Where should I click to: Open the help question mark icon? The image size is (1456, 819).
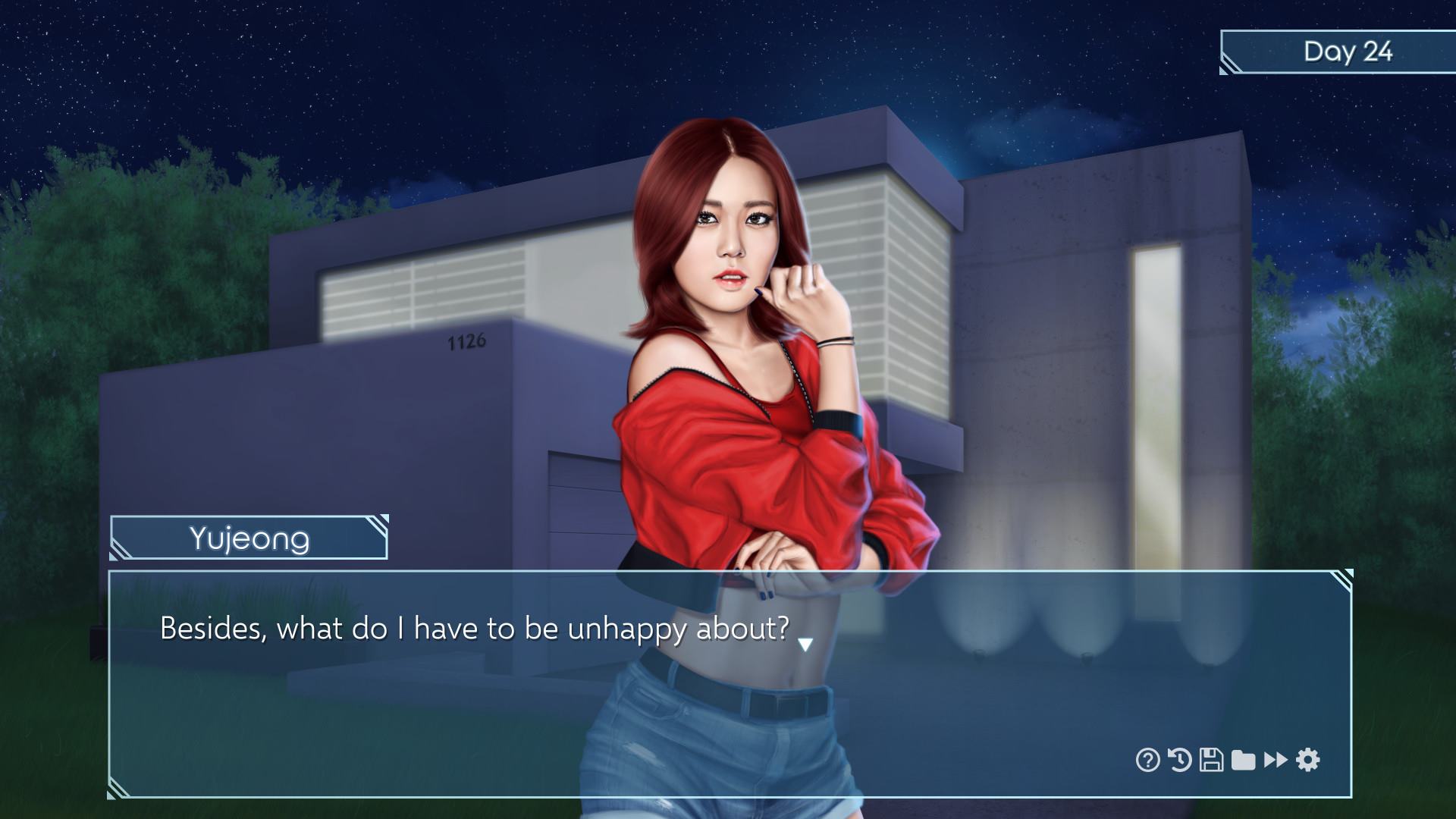tap(1147, 759)
